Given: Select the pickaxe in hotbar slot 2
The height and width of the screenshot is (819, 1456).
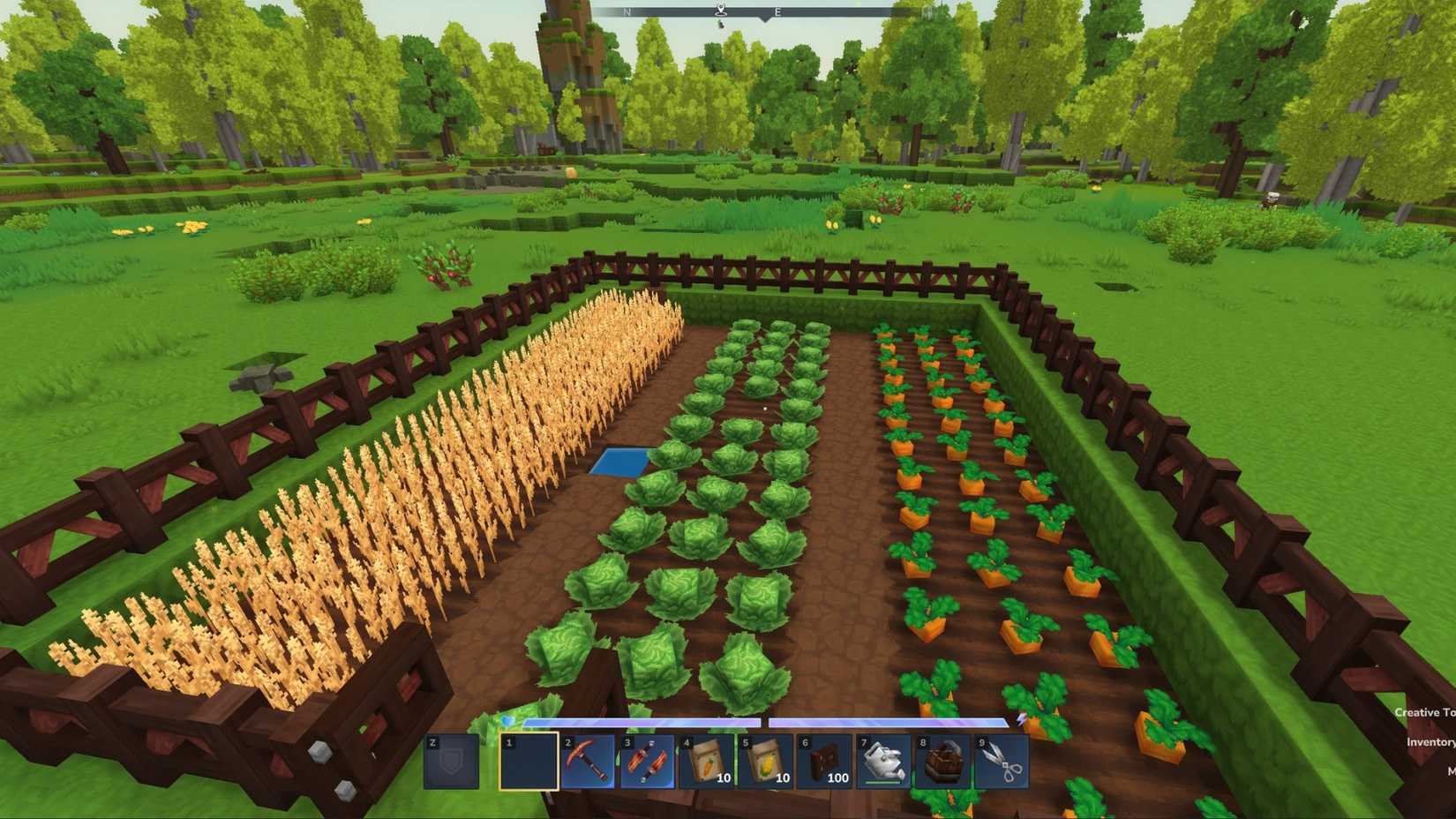Looking at the screenshot, I should tap(589, 762).
